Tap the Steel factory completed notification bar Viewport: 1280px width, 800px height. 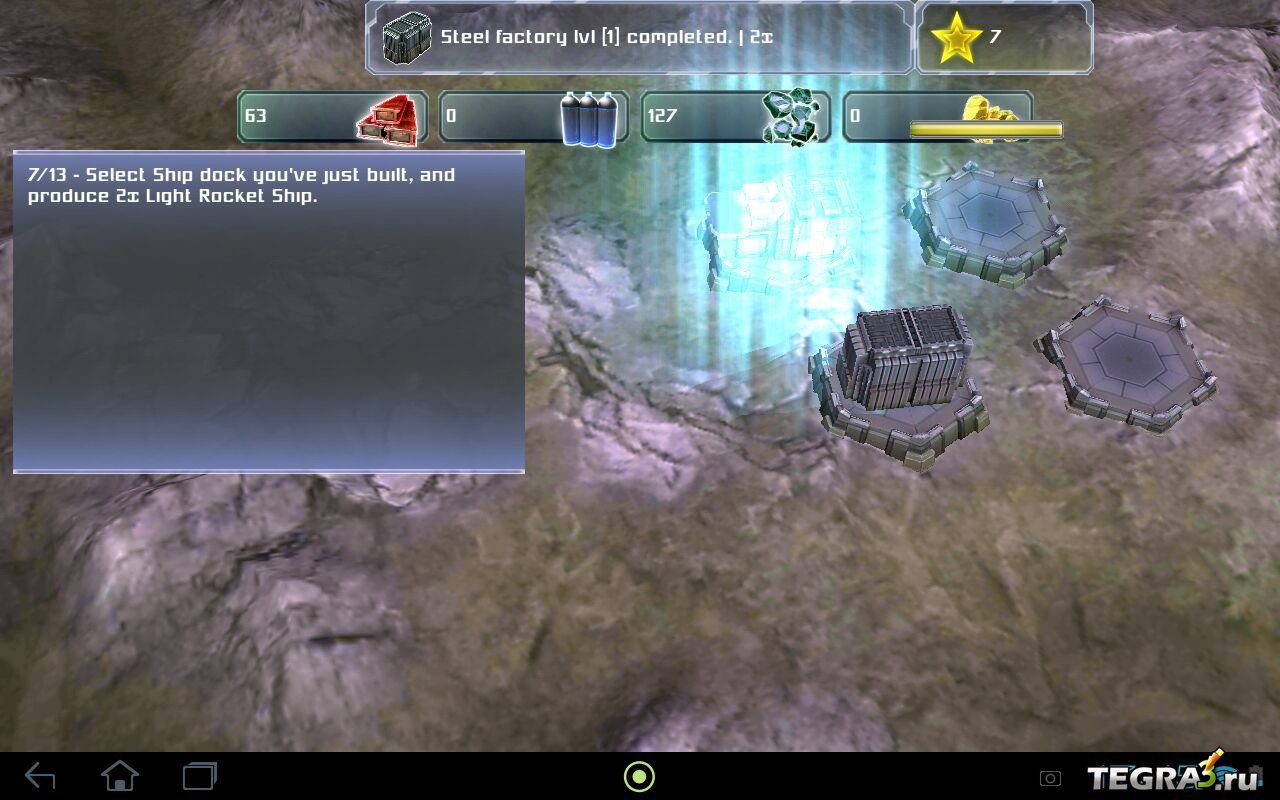click(640, 38)
